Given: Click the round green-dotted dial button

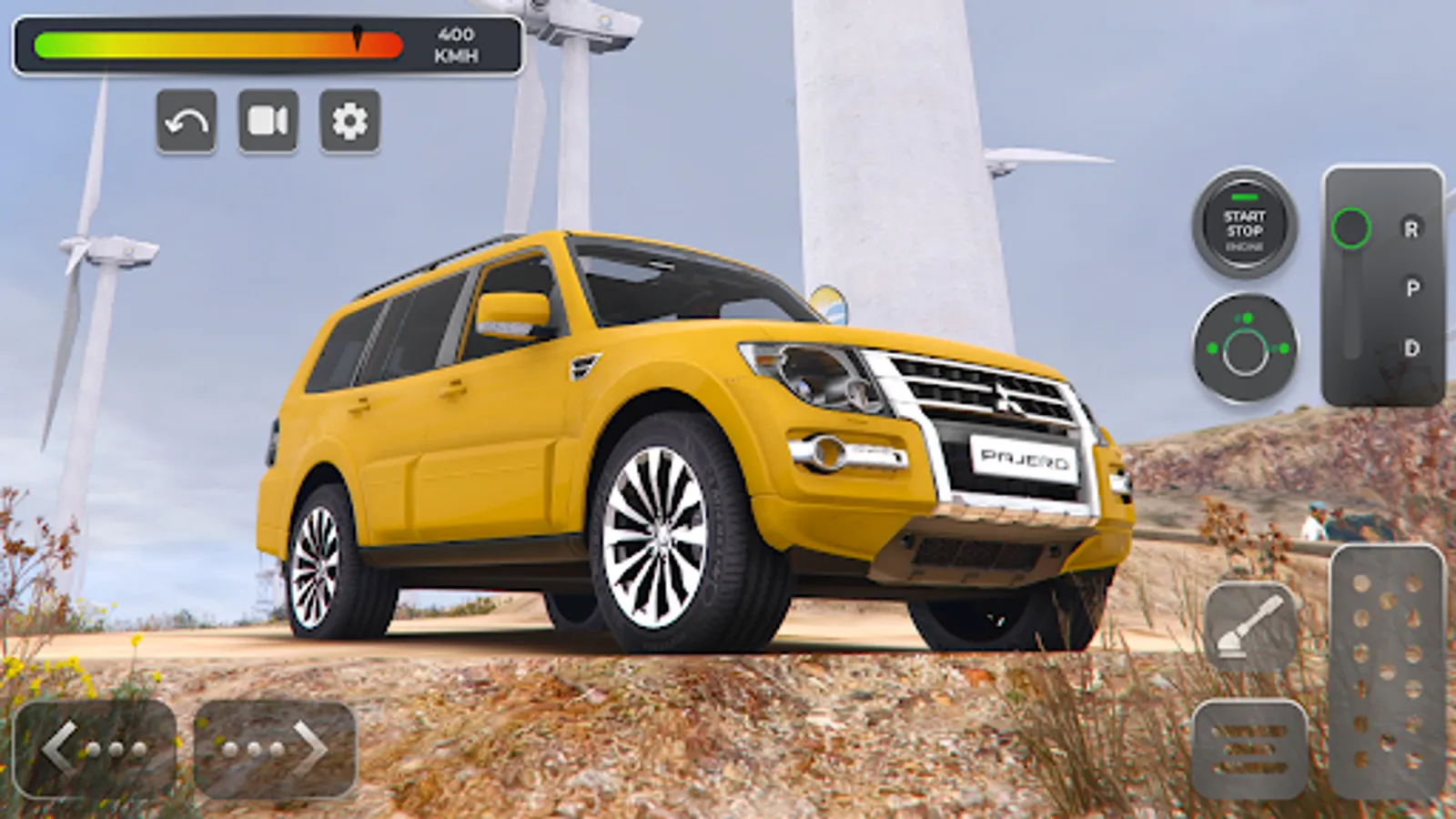Looking at the screenshot, I should [1245, 349].
